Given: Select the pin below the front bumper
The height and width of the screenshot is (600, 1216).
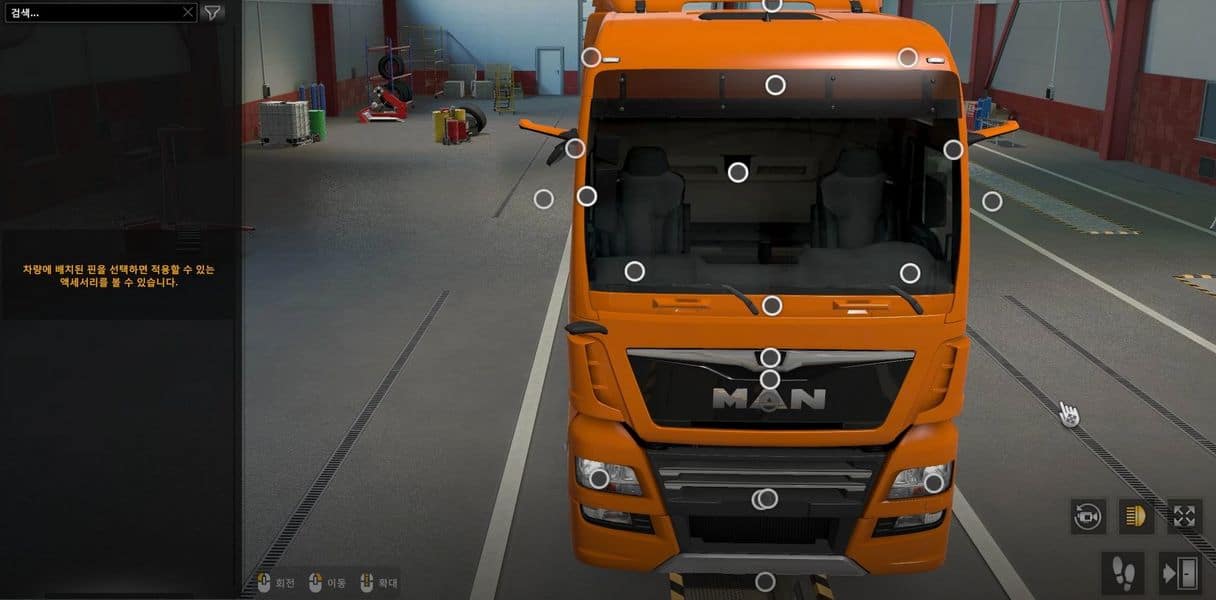Looking at the screenshot, I should [765, 581].
